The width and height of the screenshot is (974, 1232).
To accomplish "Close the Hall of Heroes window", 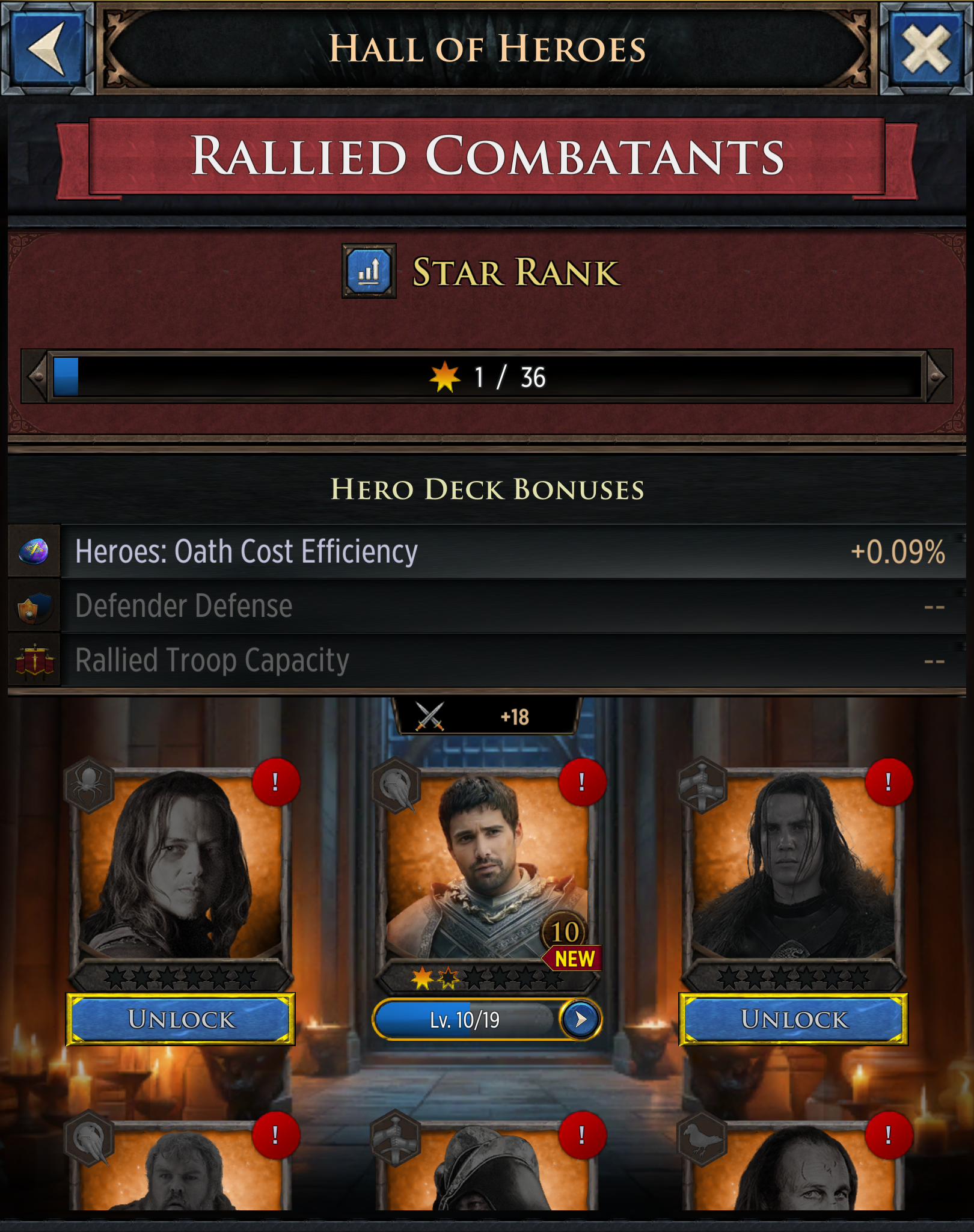I will pos(926,48).
